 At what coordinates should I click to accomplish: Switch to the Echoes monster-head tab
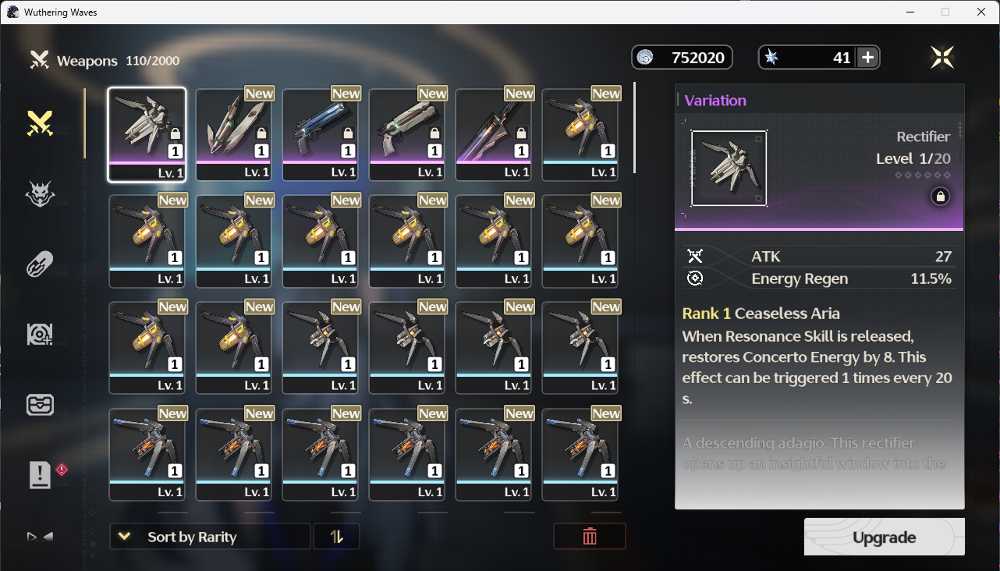click(x=40, y=195)
